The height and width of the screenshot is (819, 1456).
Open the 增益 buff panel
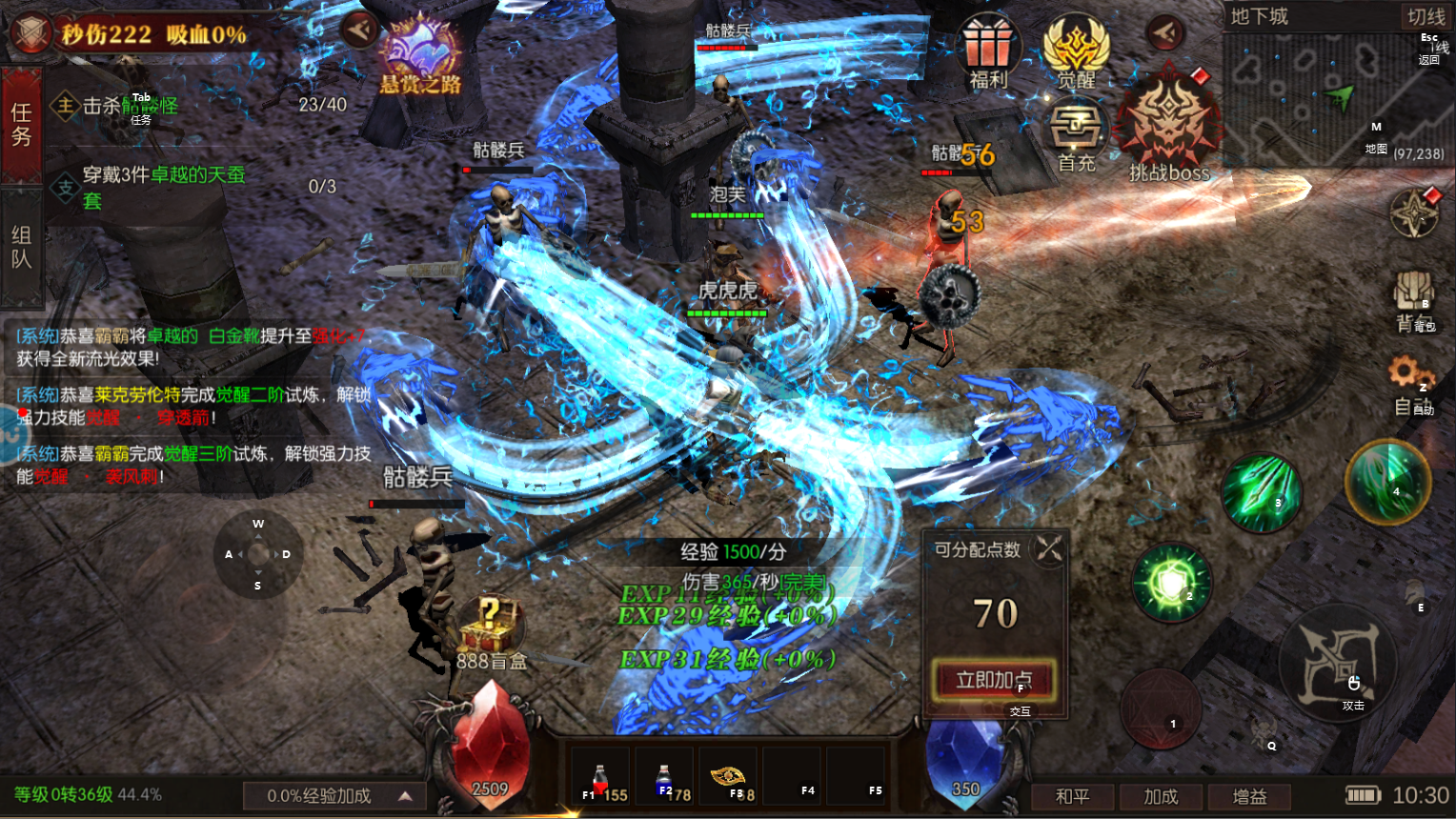point(1249,796)
